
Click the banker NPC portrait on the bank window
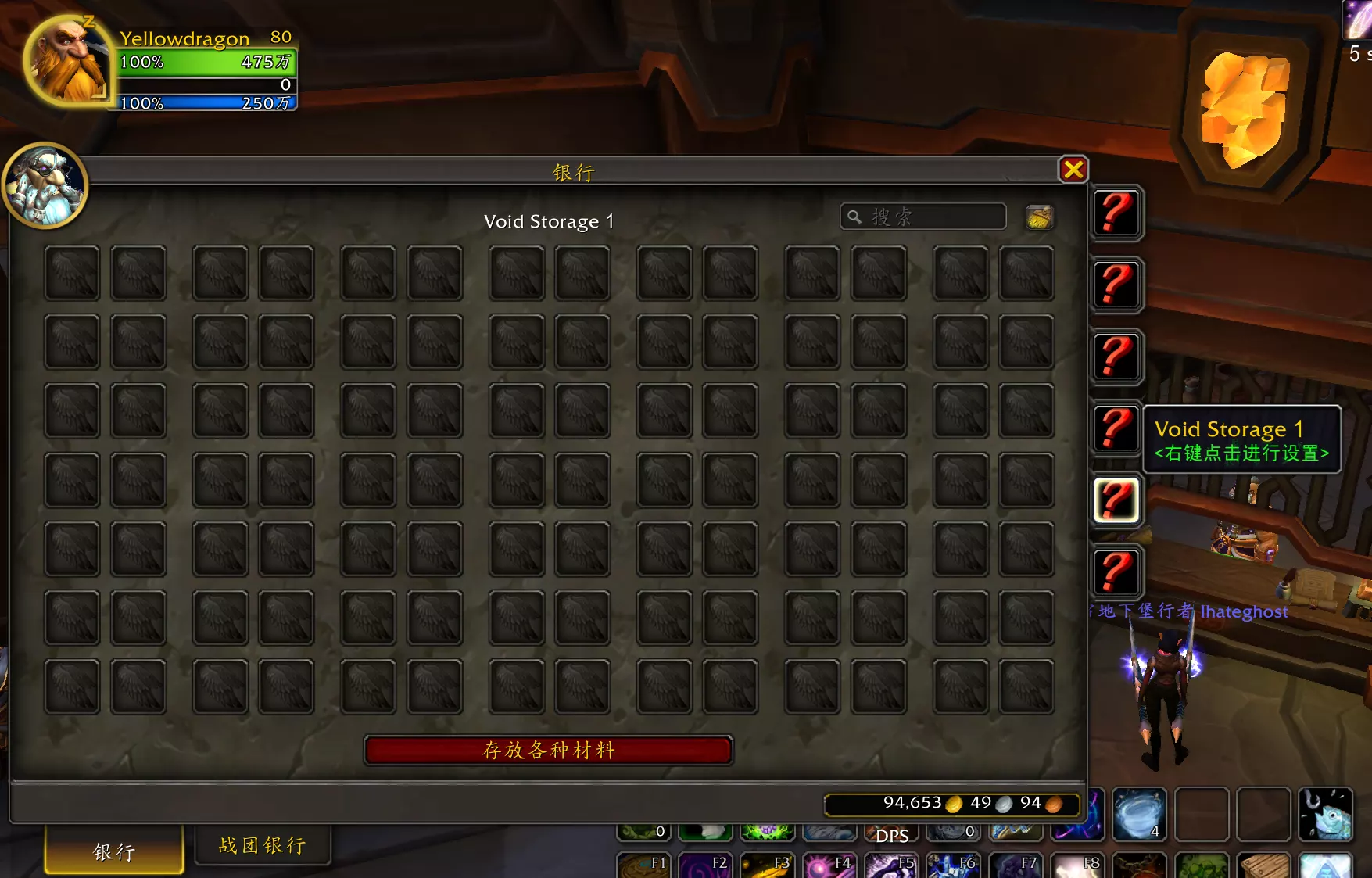tap(47, 185)
